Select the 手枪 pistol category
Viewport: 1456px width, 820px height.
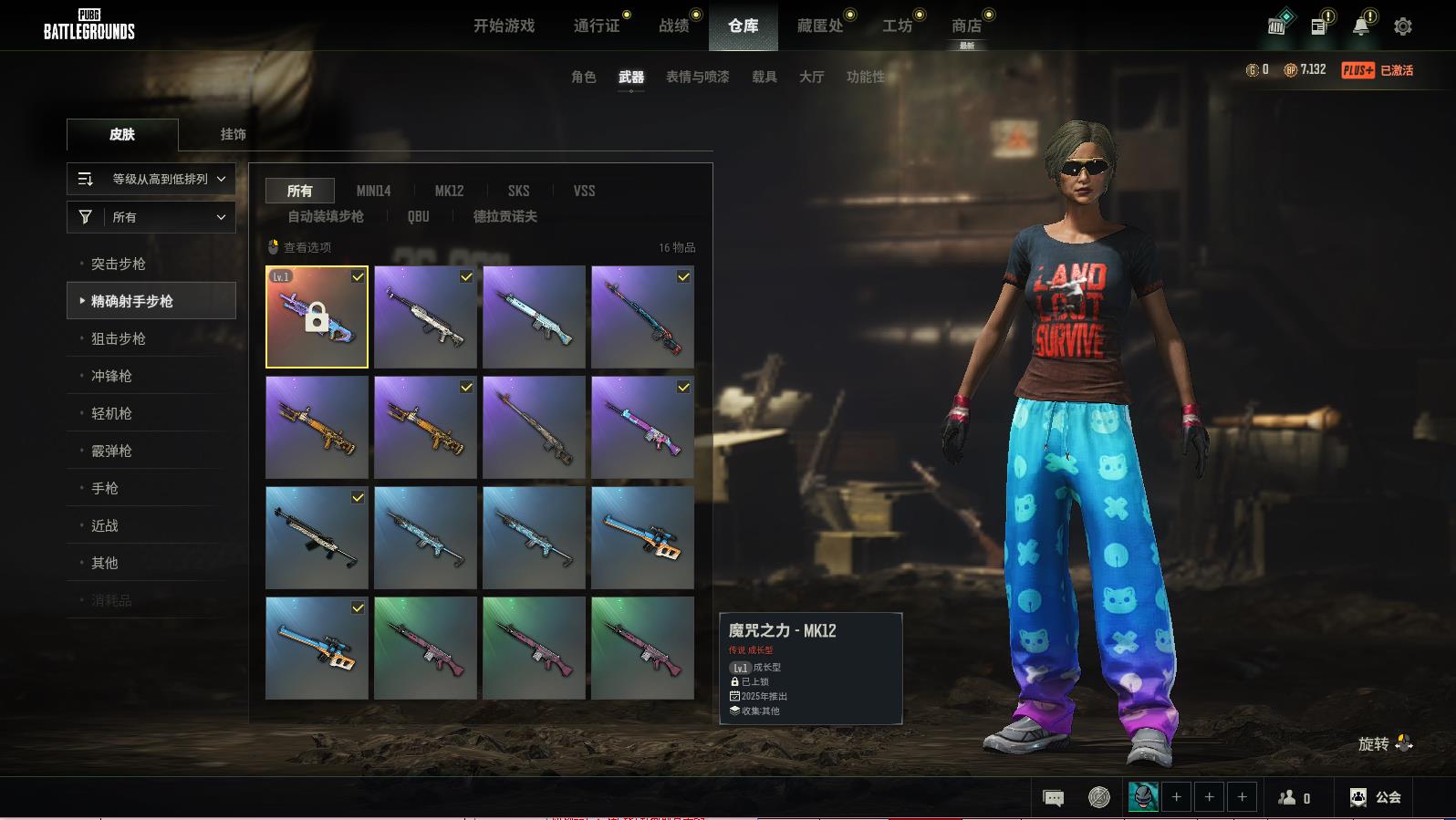coord(105,488)
